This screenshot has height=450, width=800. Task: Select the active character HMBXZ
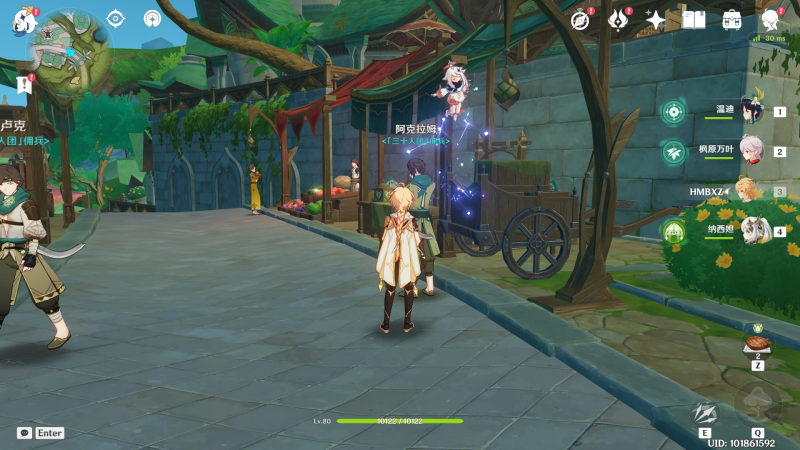tap(745, 191)
